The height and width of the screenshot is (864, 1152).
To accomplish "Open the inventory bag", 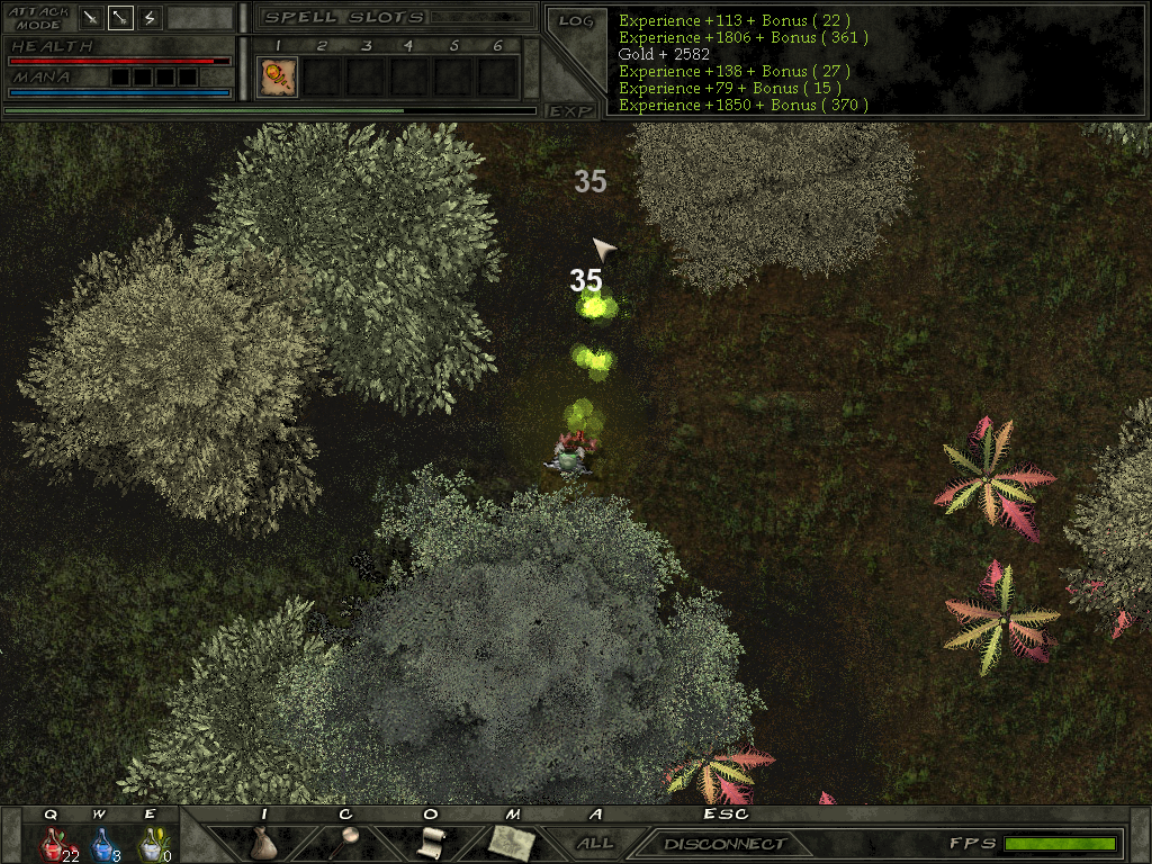I will point(263,842).
